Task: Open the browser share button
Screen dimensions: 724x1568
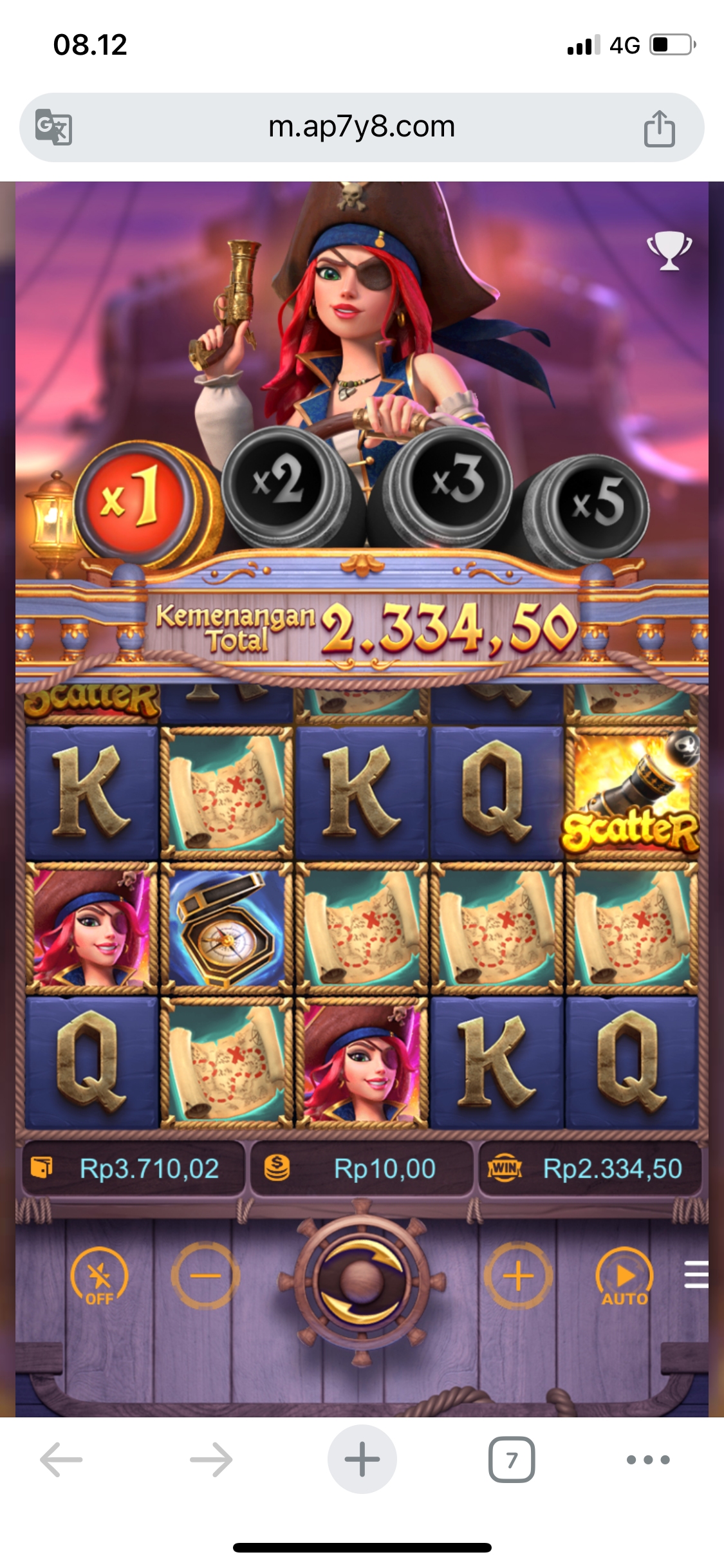Action: [659, 128]
